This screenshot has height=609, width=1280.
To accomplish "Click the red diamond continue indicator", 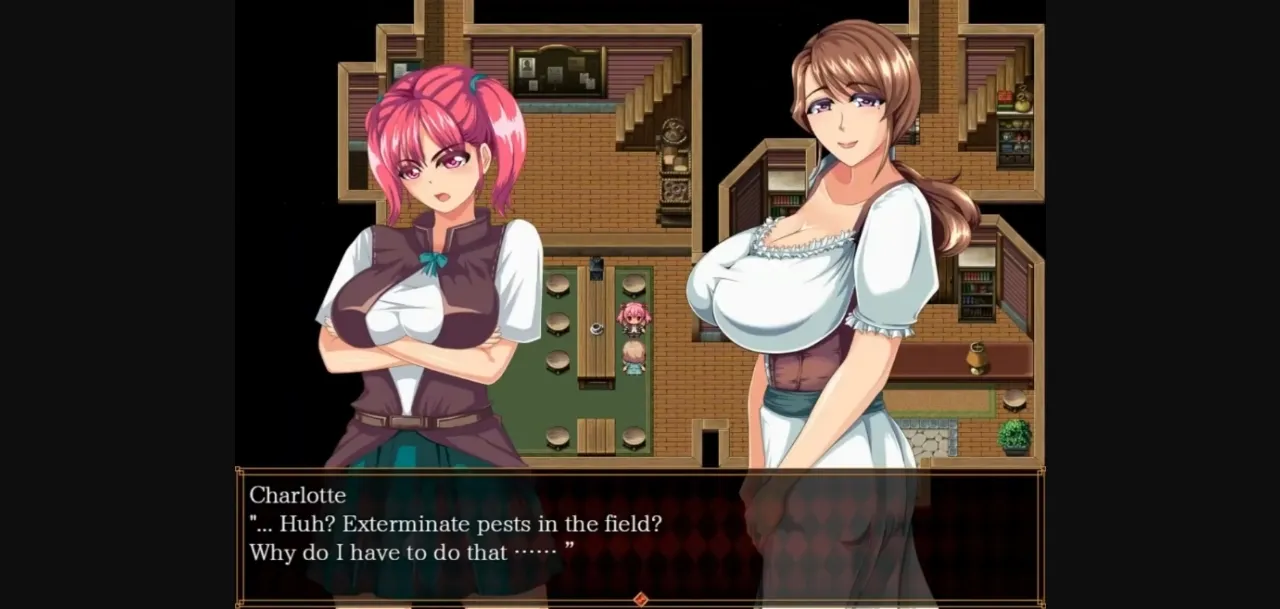I will pos(640,599).
